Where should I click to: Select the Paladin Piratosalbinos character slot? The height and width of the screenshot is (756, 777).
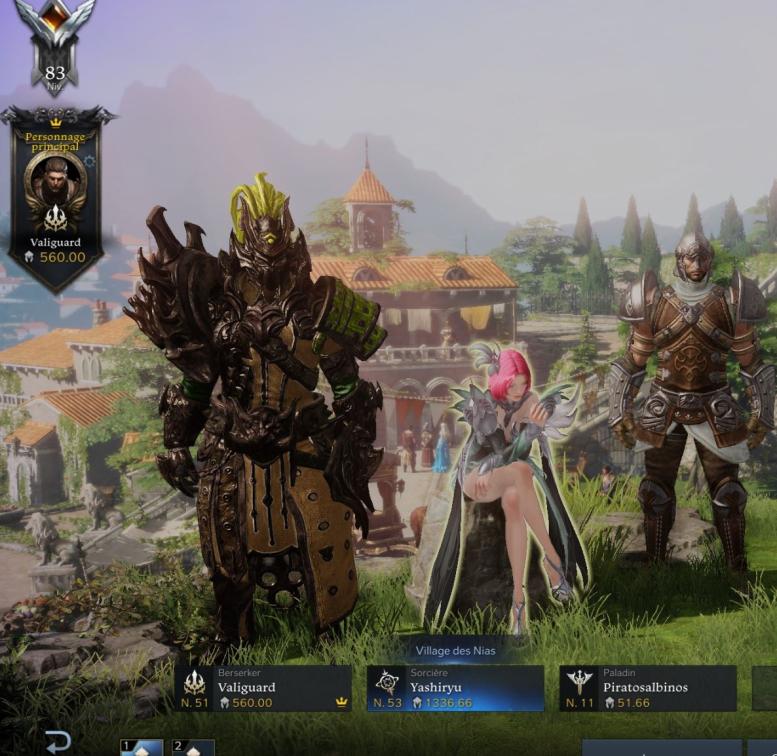[647, 688]
